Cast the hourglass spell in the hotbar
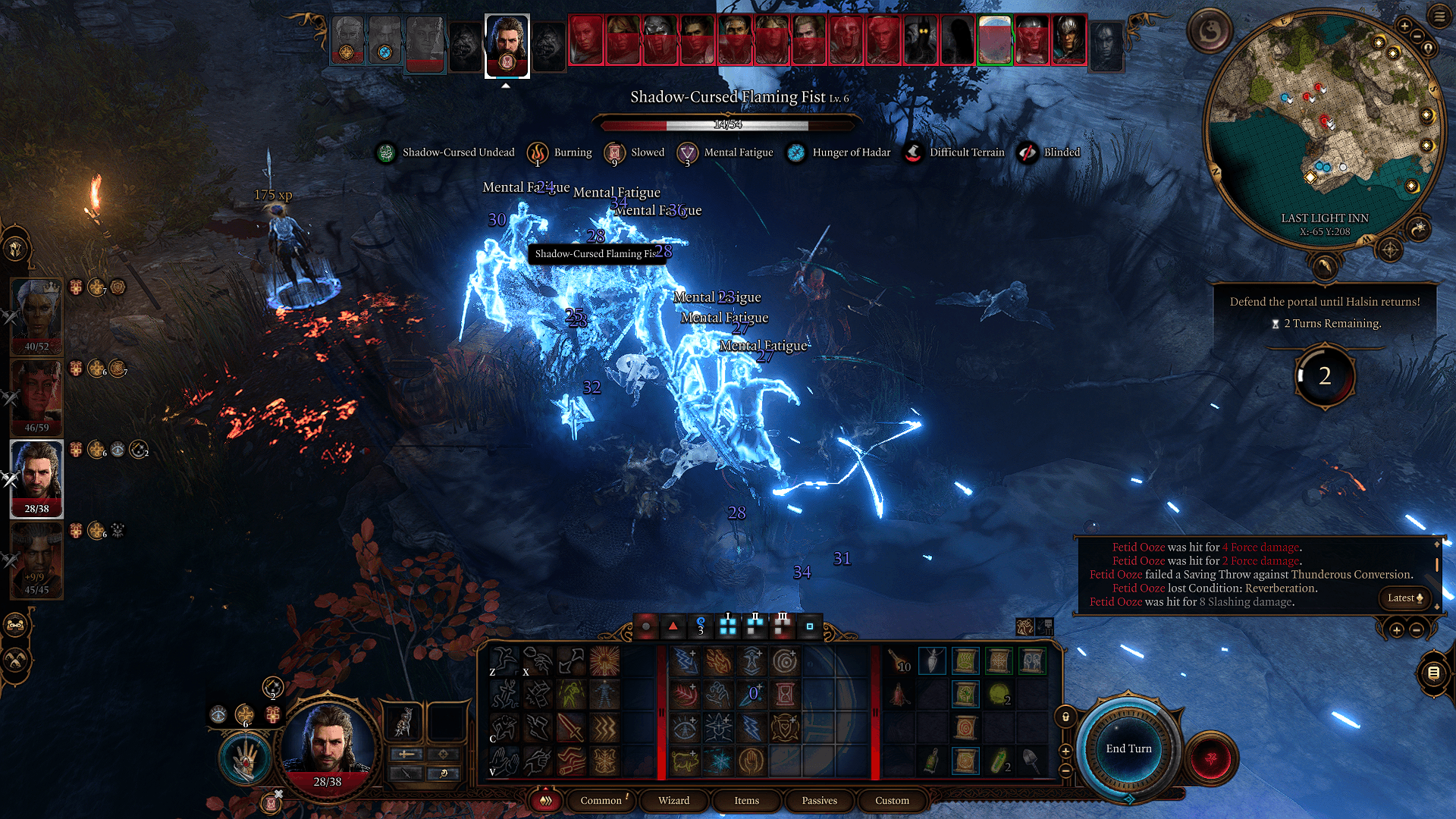Image resolution: width=1456 pixels, height=819 pixels. coord(786,693)
